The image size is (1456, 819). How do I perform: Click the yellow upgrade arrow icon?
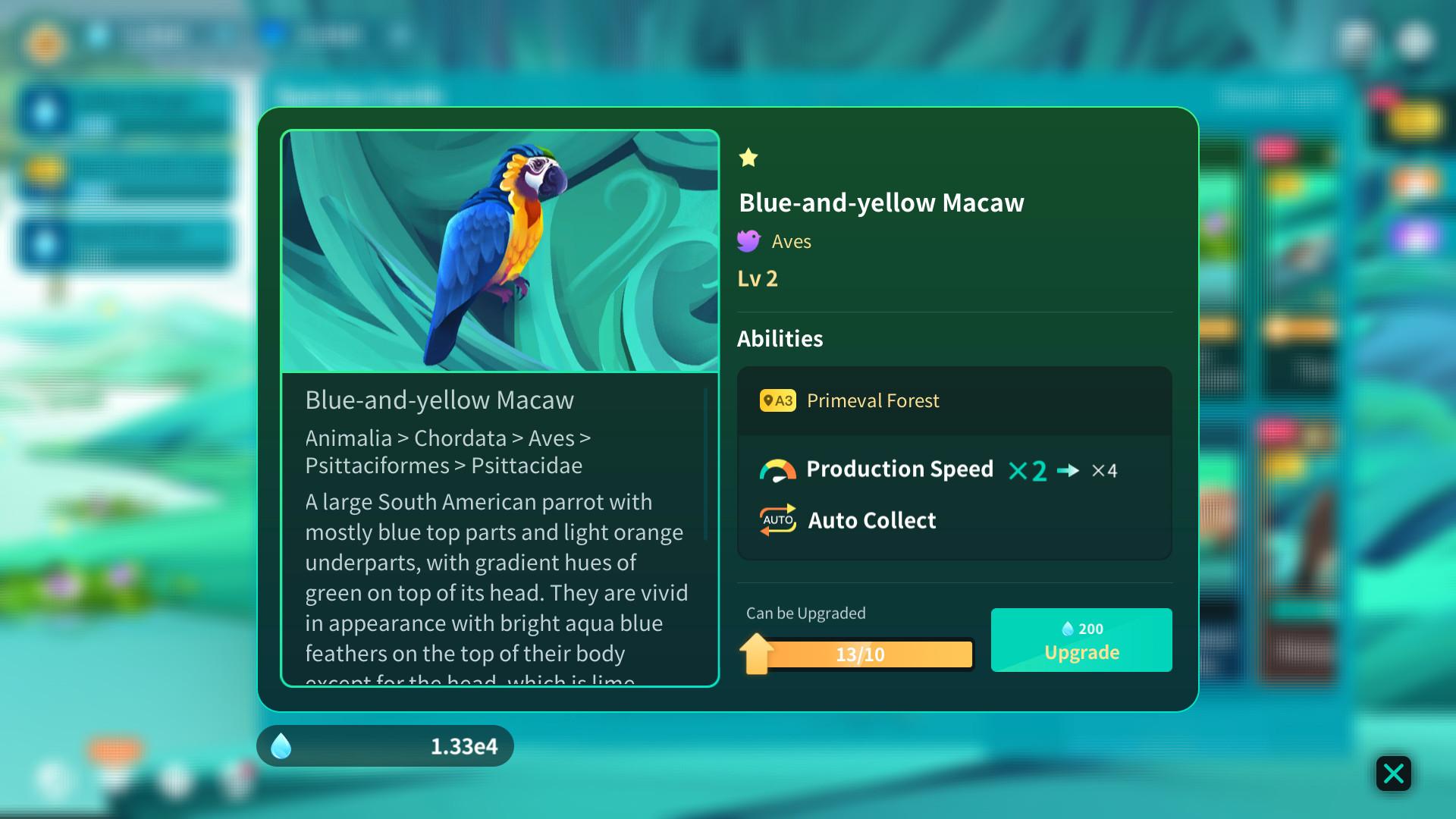756,653
